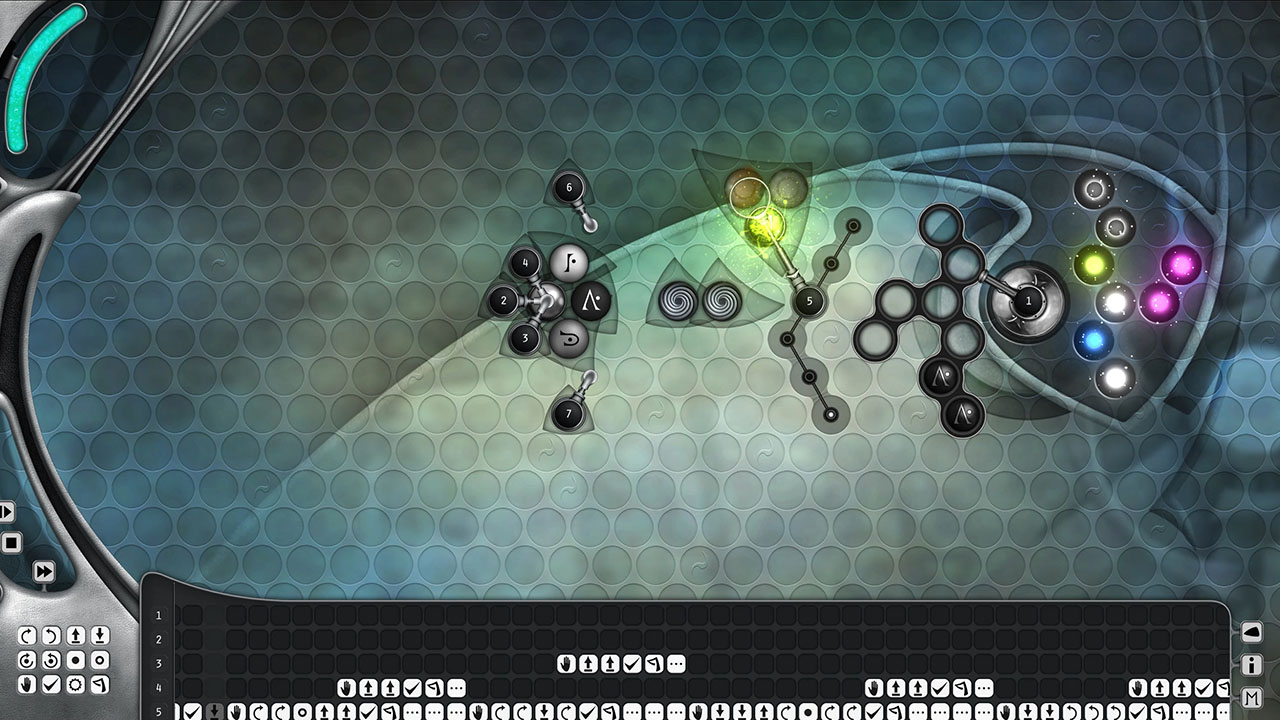
Task: Adjust the speed wedge control on the right
Action: (1252, 632)
